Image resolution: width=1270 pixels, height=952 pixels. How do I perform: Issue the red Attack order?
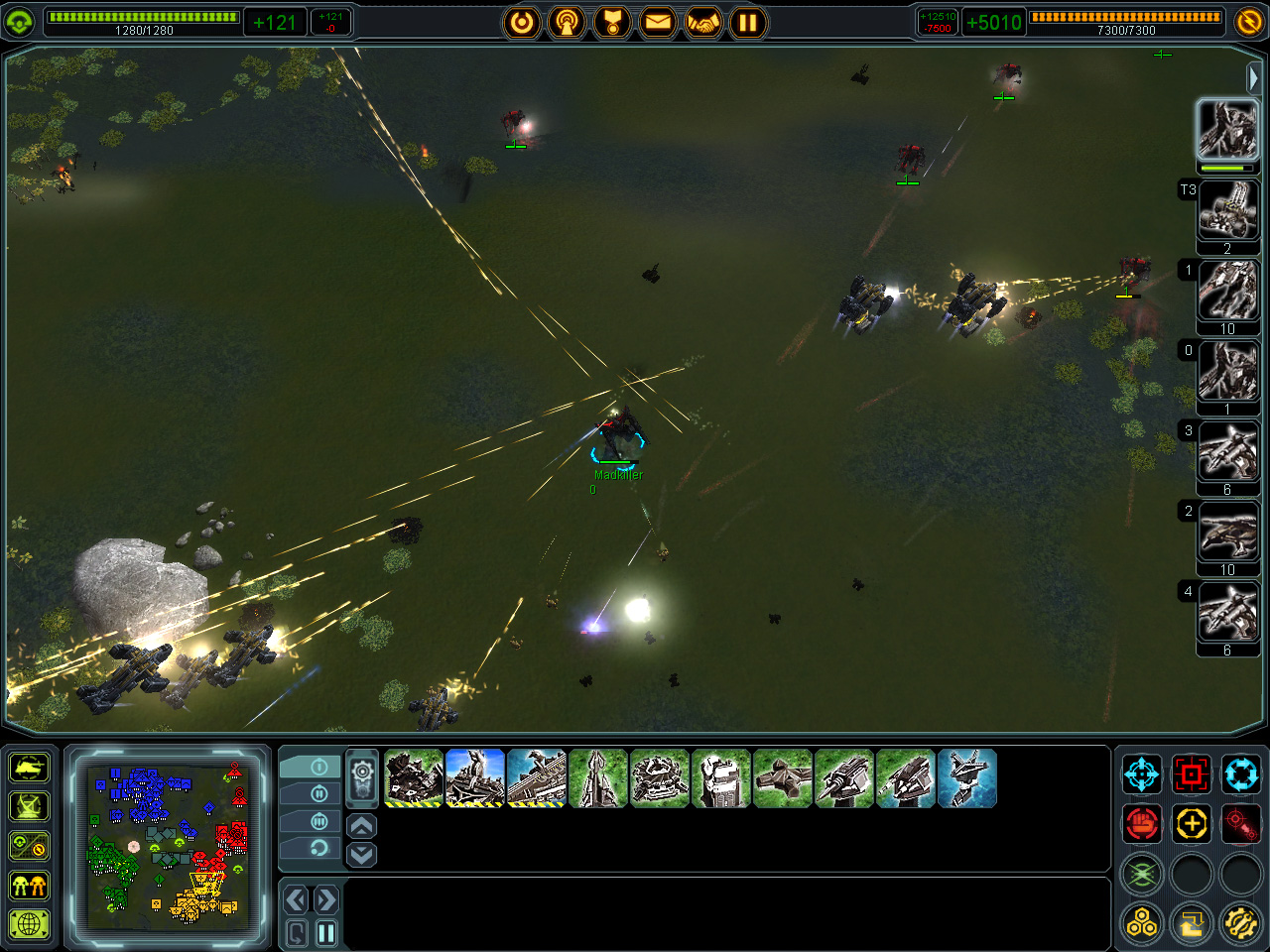tap(1192, 773)
